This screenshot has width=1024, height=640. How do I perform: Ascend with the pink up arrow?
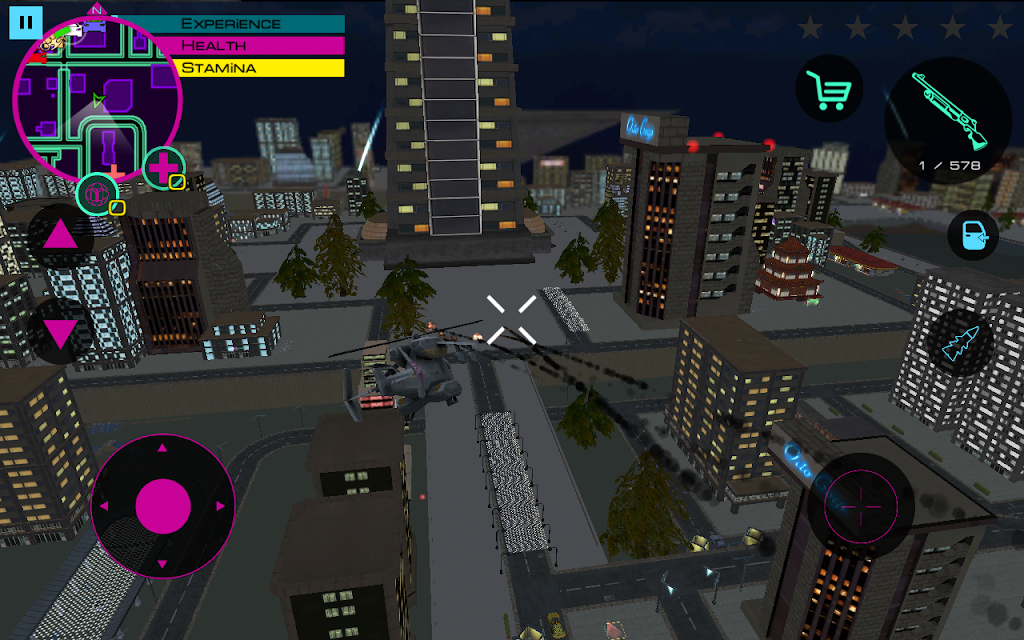point(60,236)
